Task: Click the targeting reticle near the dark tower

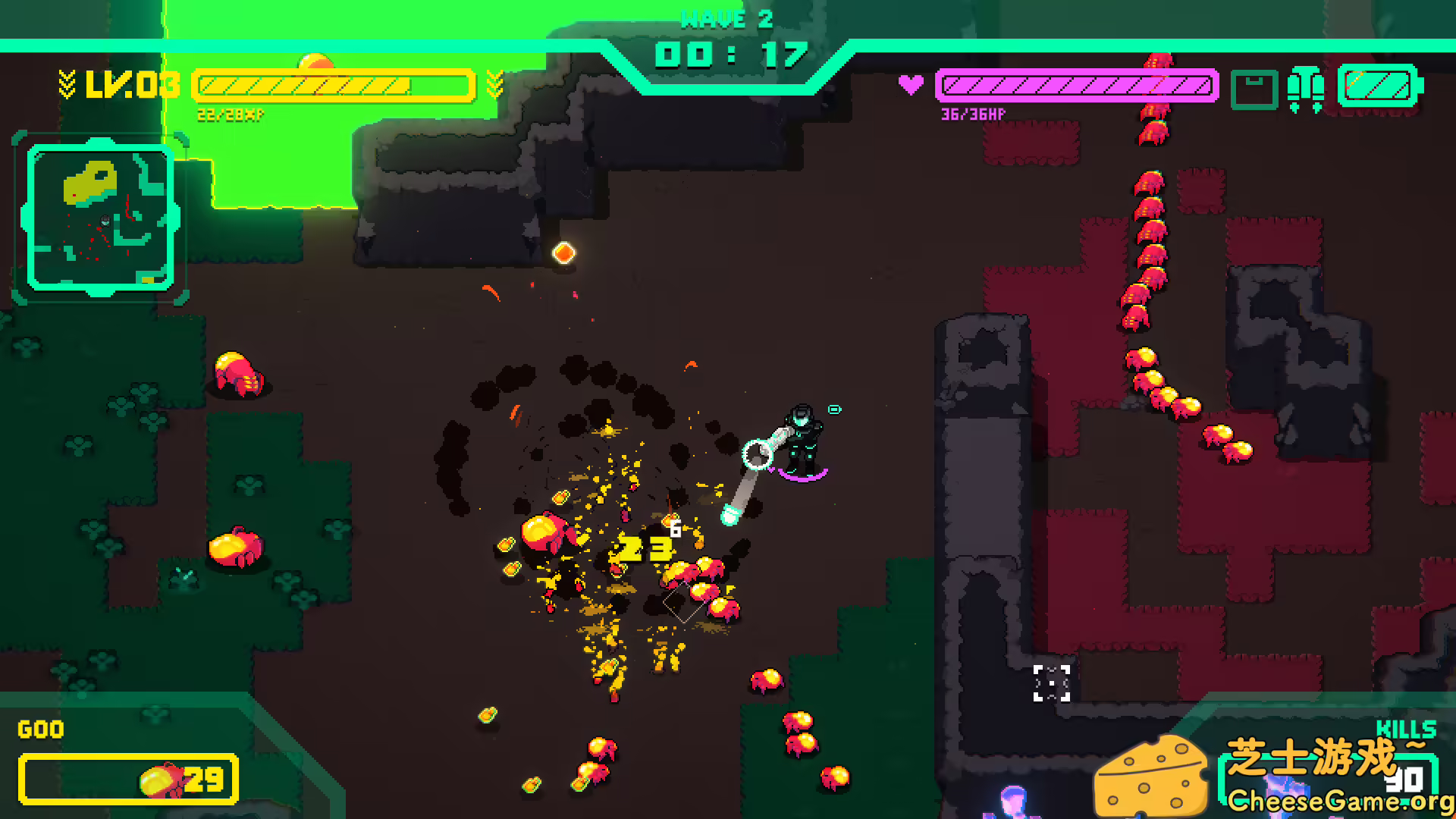Action: point(1051,682)
